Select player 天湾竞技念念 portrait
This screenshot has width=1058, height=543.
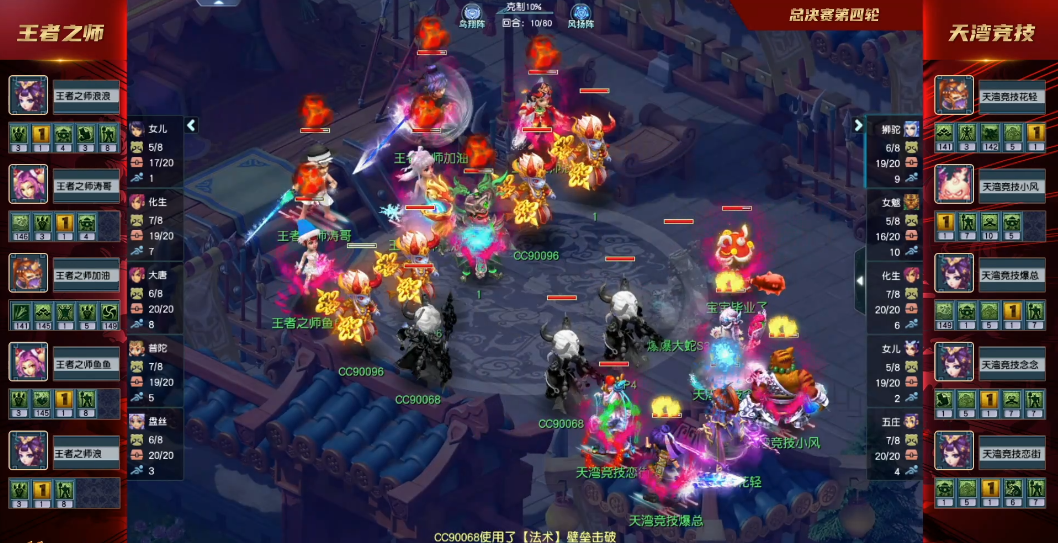954,362
